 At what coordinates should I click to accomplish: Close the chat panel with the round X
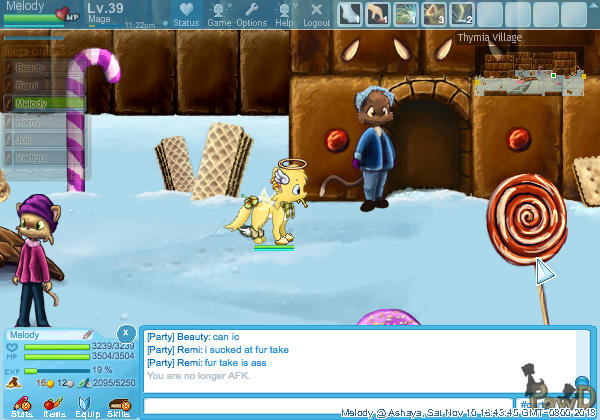coord(125,333)
